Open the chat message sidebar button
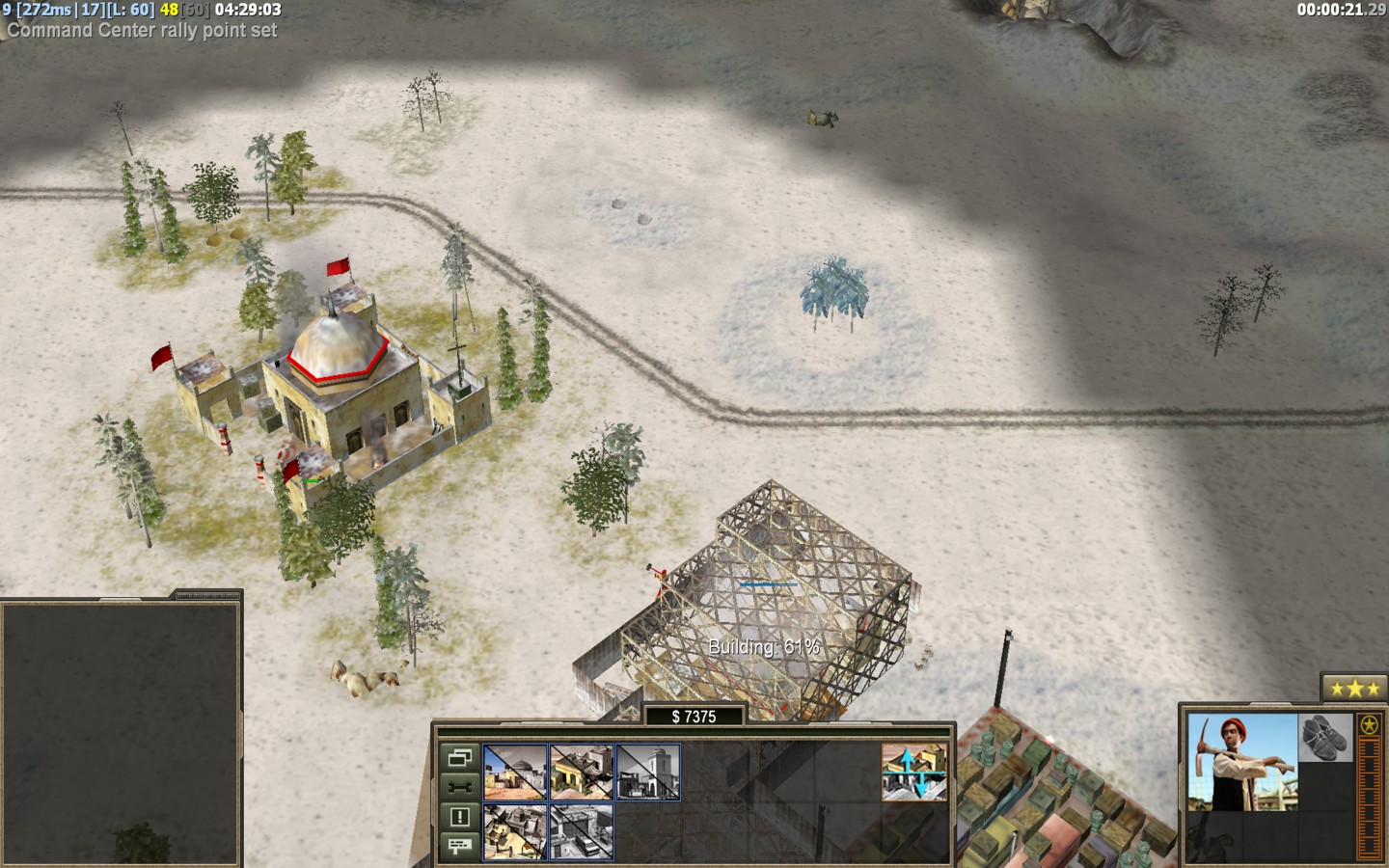 pos(459,846)
